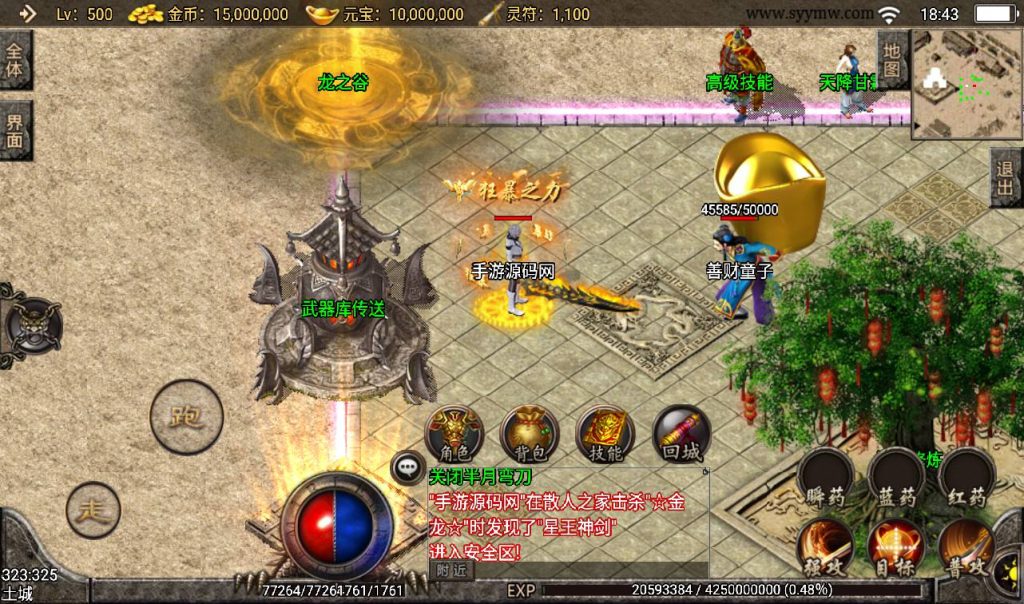The height and width of the screenshot is (604, 1024).
Task: Select the 目标 target button
Action: click(x=896, y=546)
